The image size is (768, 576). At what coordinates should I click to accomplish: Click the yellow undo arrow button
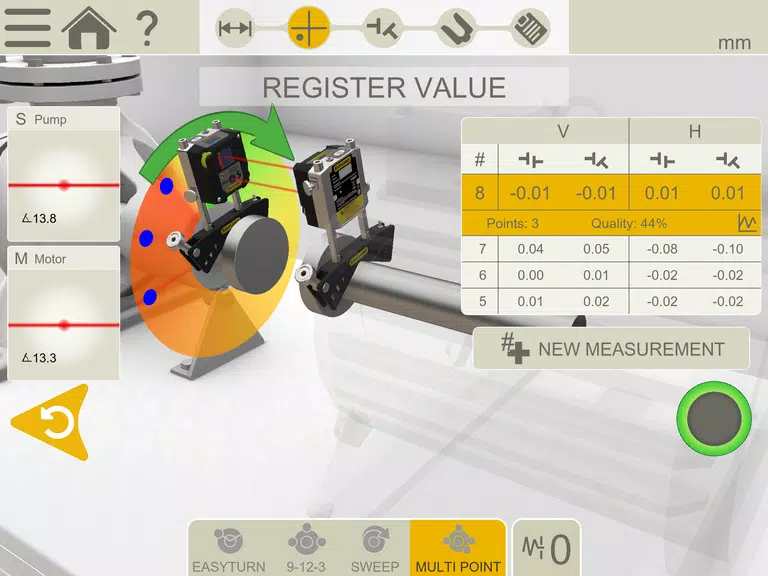[x=53, y=423]
